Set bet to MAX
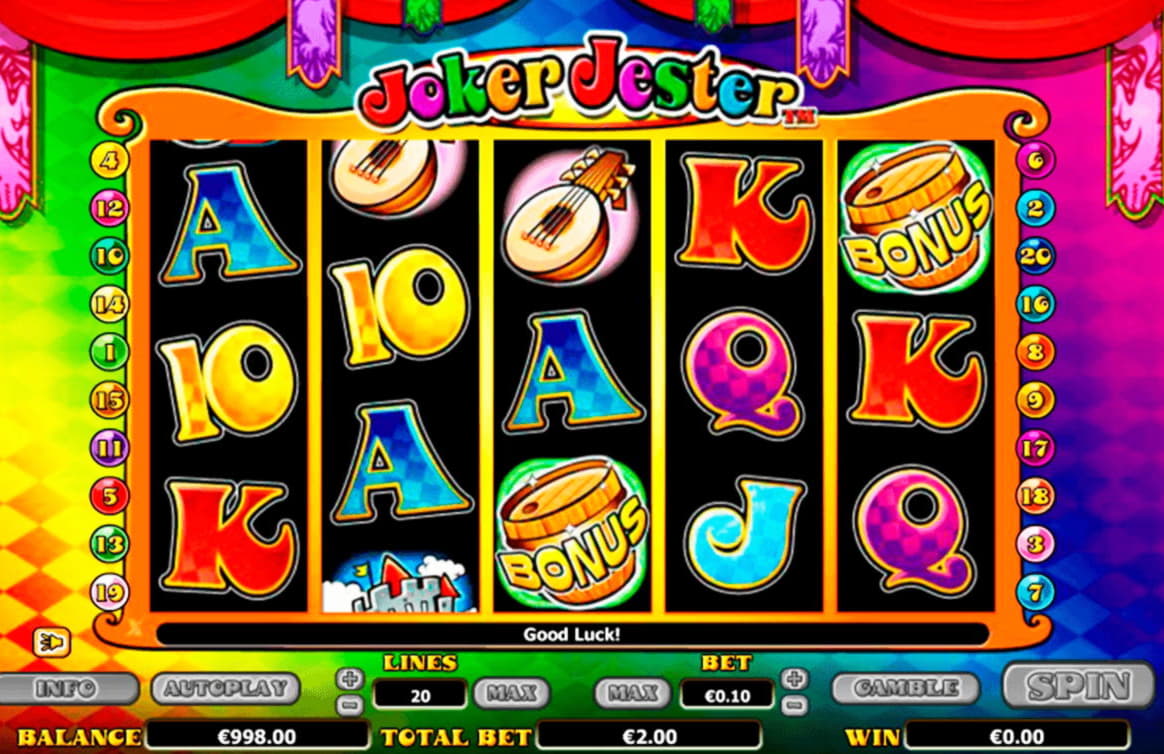 click(633, 692)
